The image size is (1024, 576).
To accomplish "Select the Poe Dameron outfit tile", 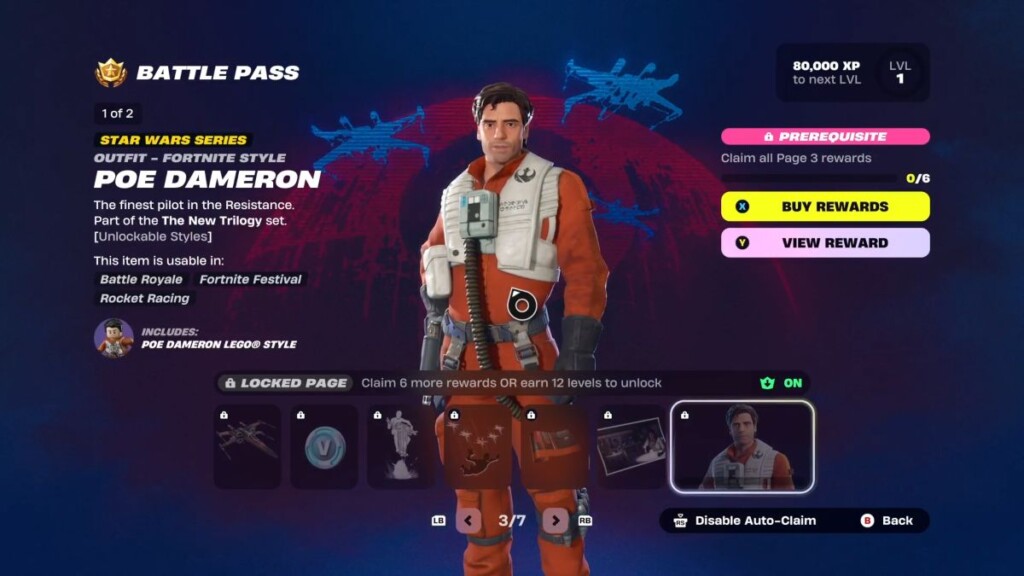I will (742, 447).
